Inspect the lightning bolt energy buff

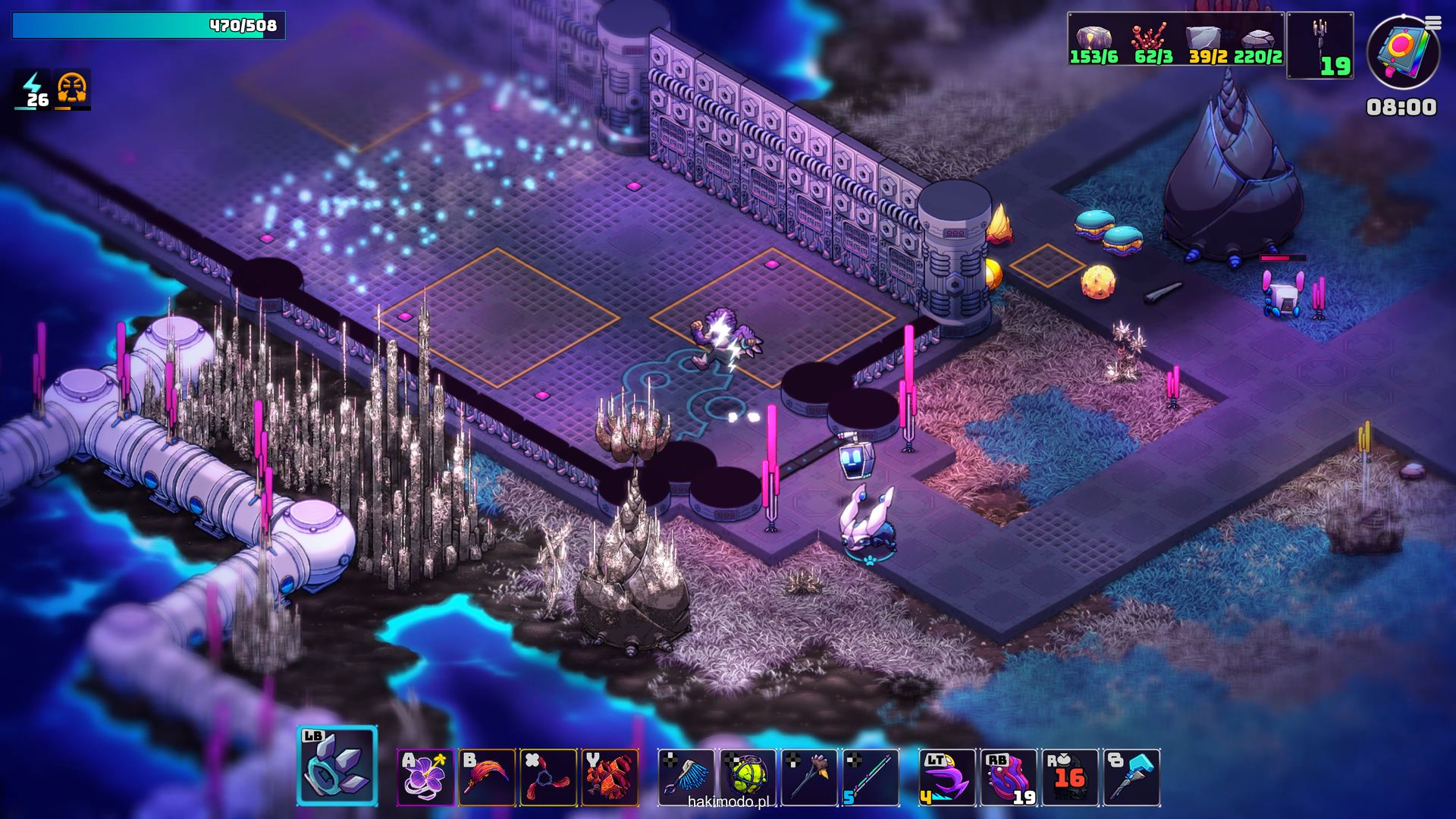click(33, 89)
